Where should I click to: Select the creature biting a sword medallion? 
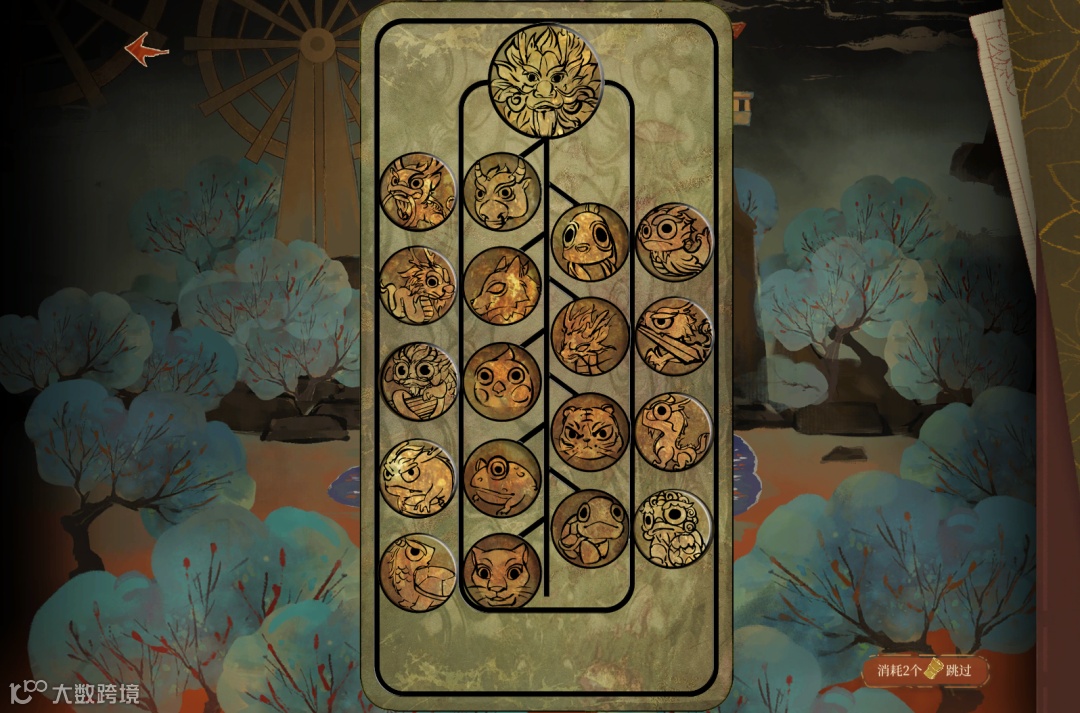[674, 336]
